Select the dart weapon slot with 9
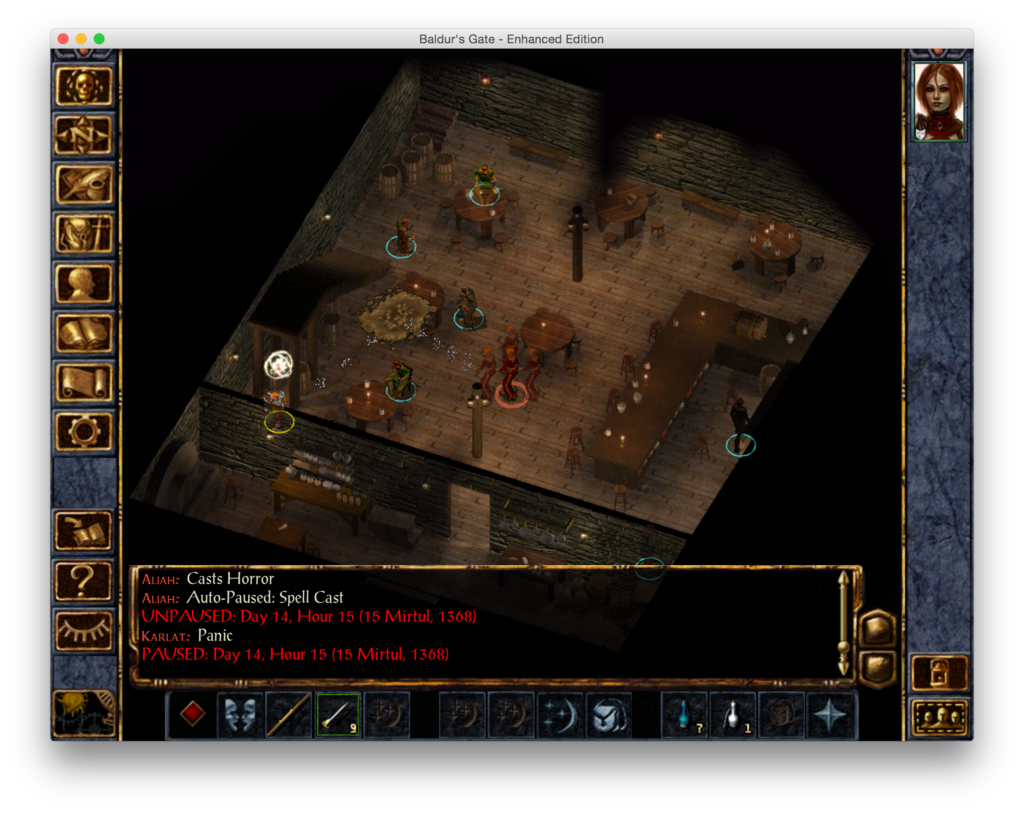 pyautogui.click(x=338, y=715)
